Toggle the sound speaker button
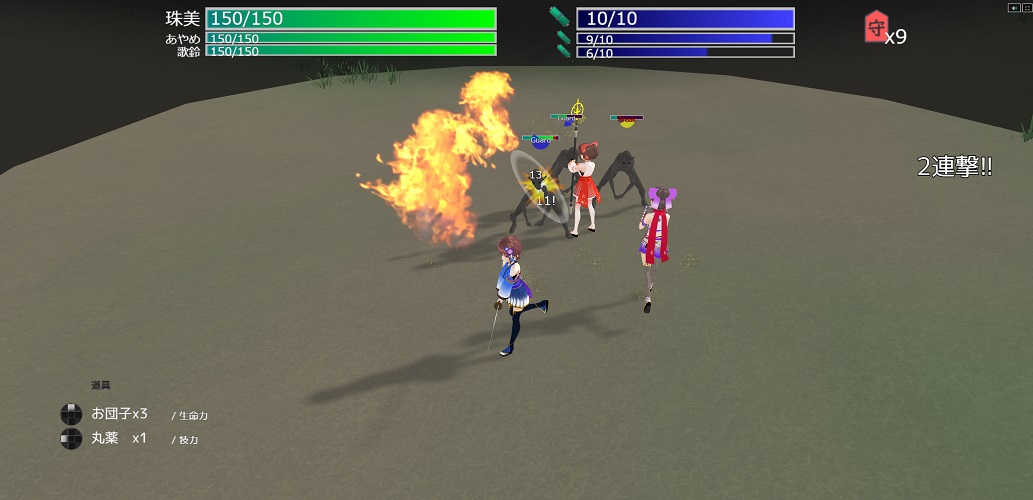This screenshot has height=500, width=1033. pyautogui.click(x=1013, y=7)
